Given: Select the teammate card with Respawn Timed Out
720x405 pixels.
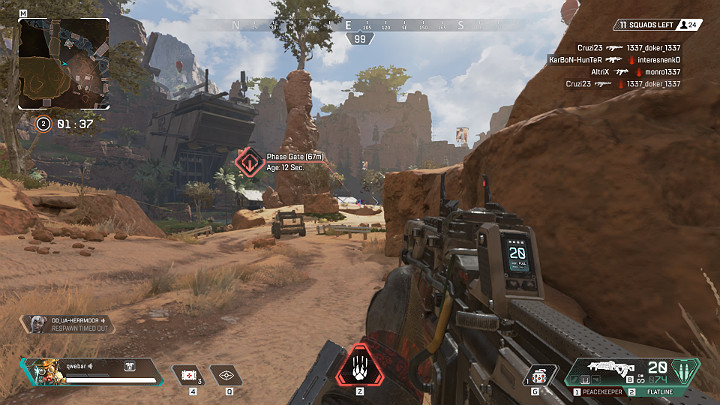Looking at the screenshot, I should (66, 323).
